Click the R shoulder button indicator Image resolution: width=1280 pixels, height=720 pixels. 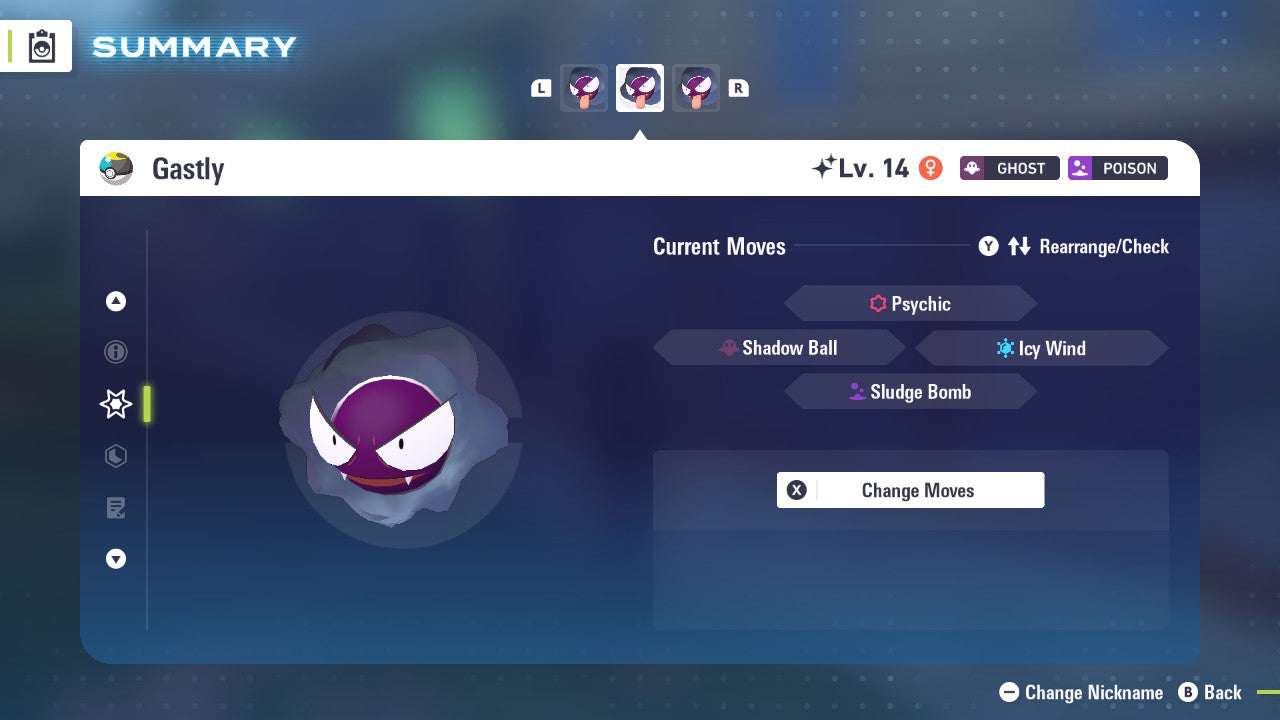[738, 88]
